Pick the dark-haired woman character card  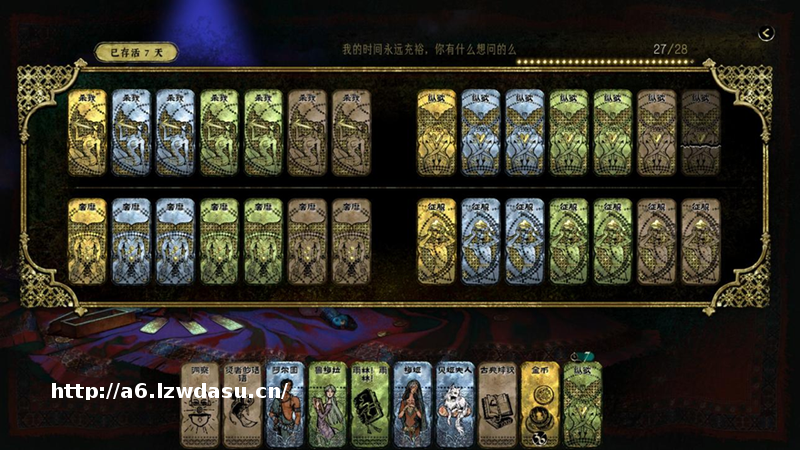[412, 404]
